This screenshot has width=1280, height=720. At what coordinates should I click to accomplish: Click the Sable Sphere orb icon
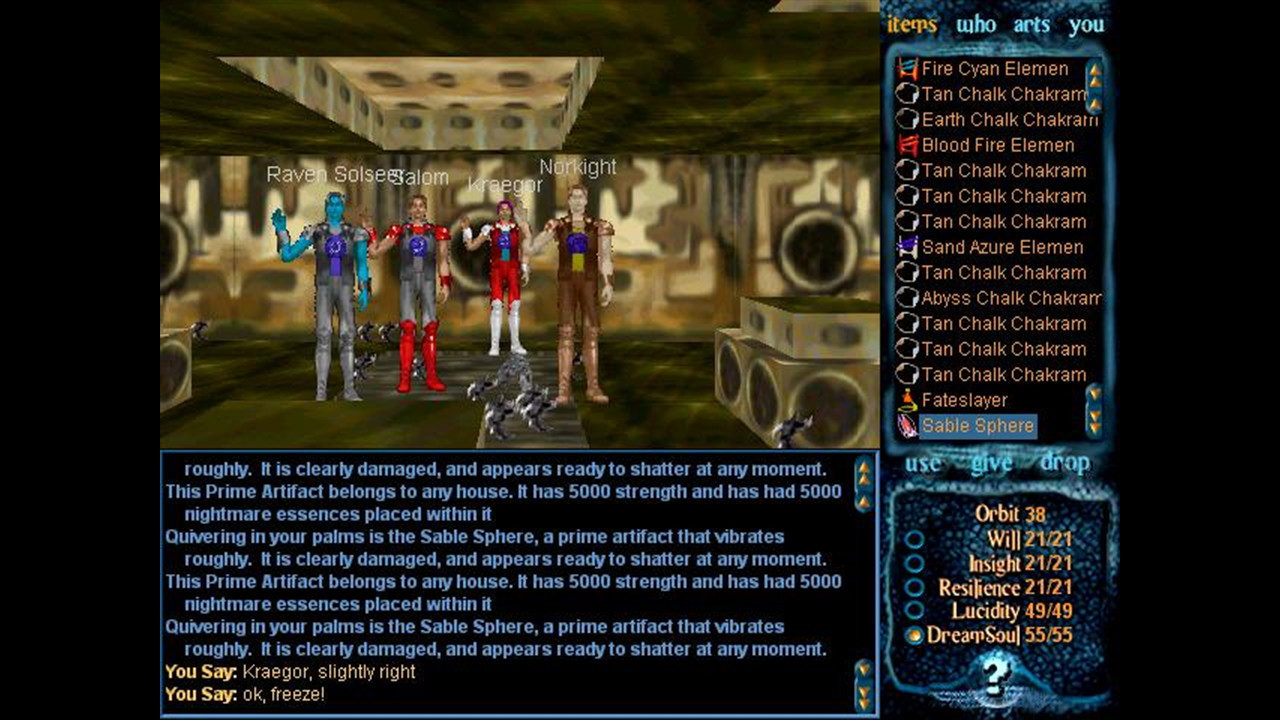point(907,425)
